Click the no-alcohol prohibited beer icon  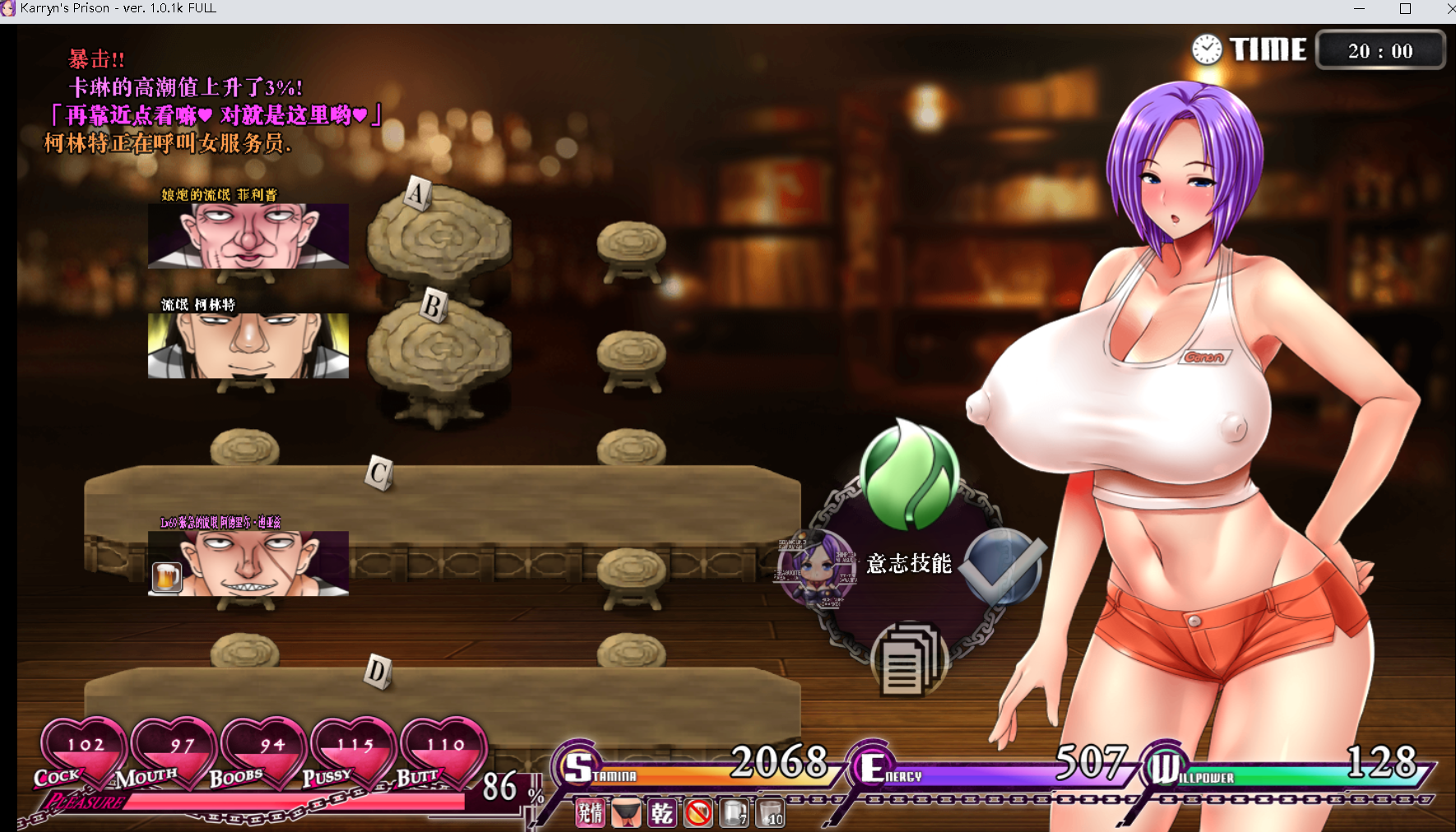[x=698, y=813]
